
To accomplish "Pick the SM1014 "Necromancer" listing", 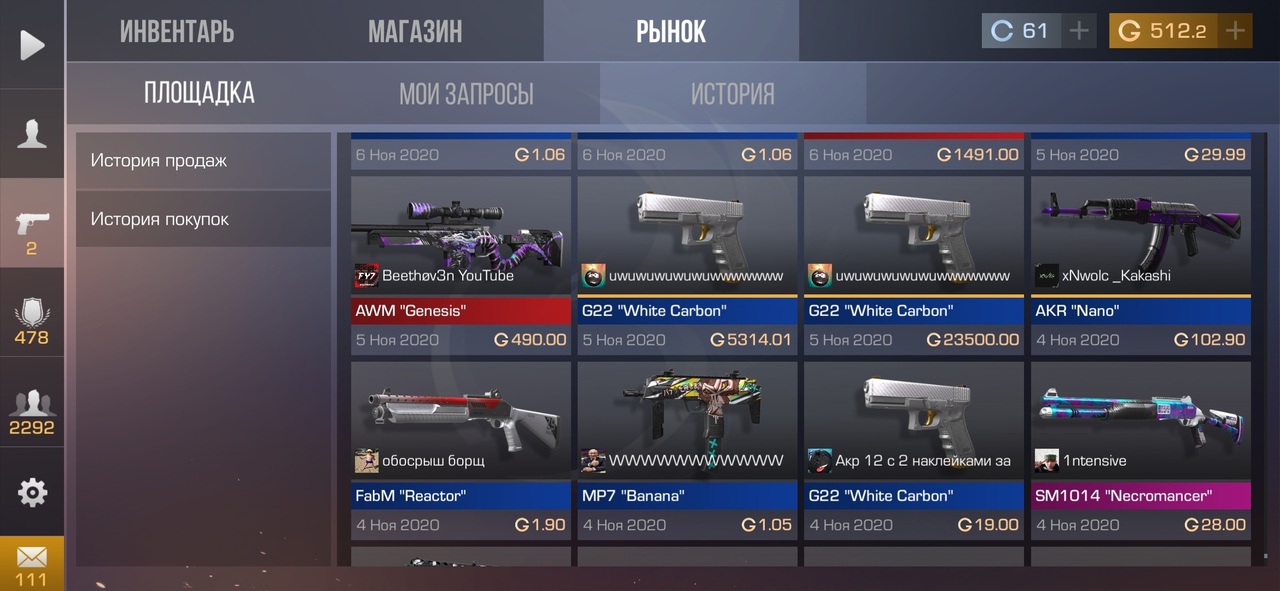I will pos(1141,450).
